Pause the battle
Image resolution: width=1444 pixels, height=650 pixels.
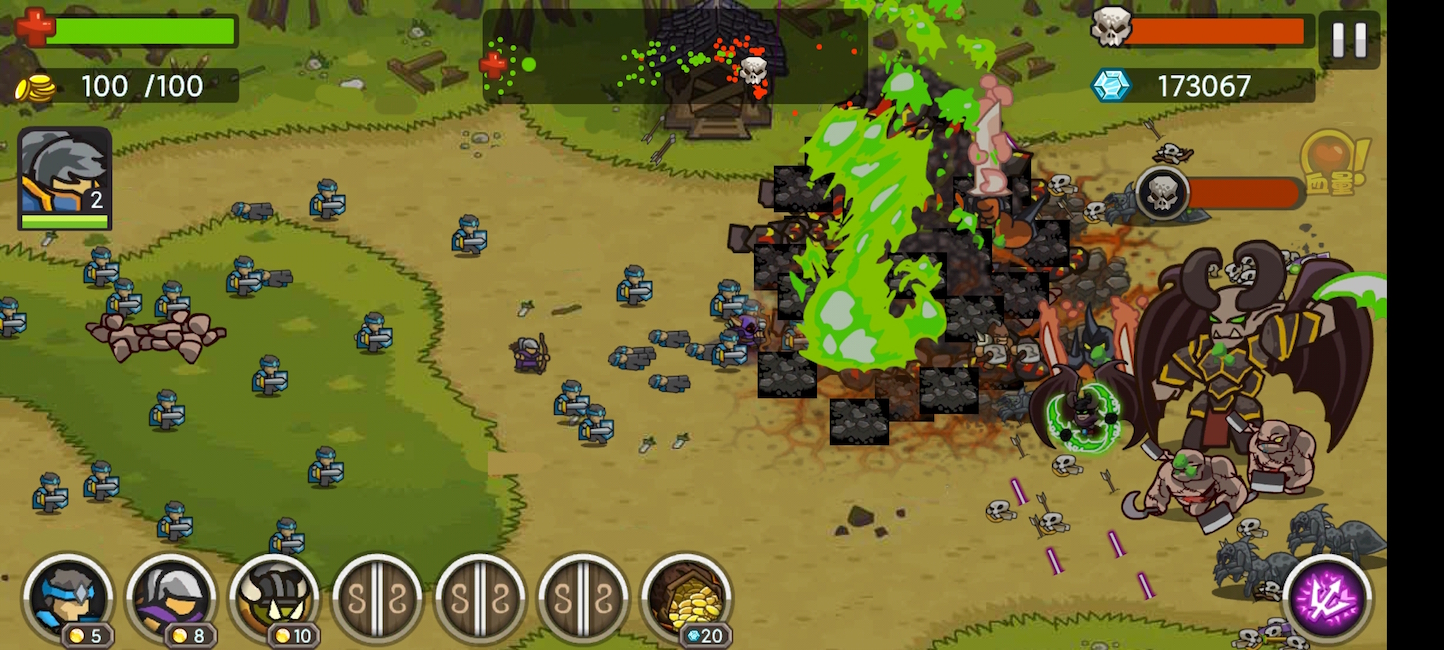click(x=1348, y=40)
